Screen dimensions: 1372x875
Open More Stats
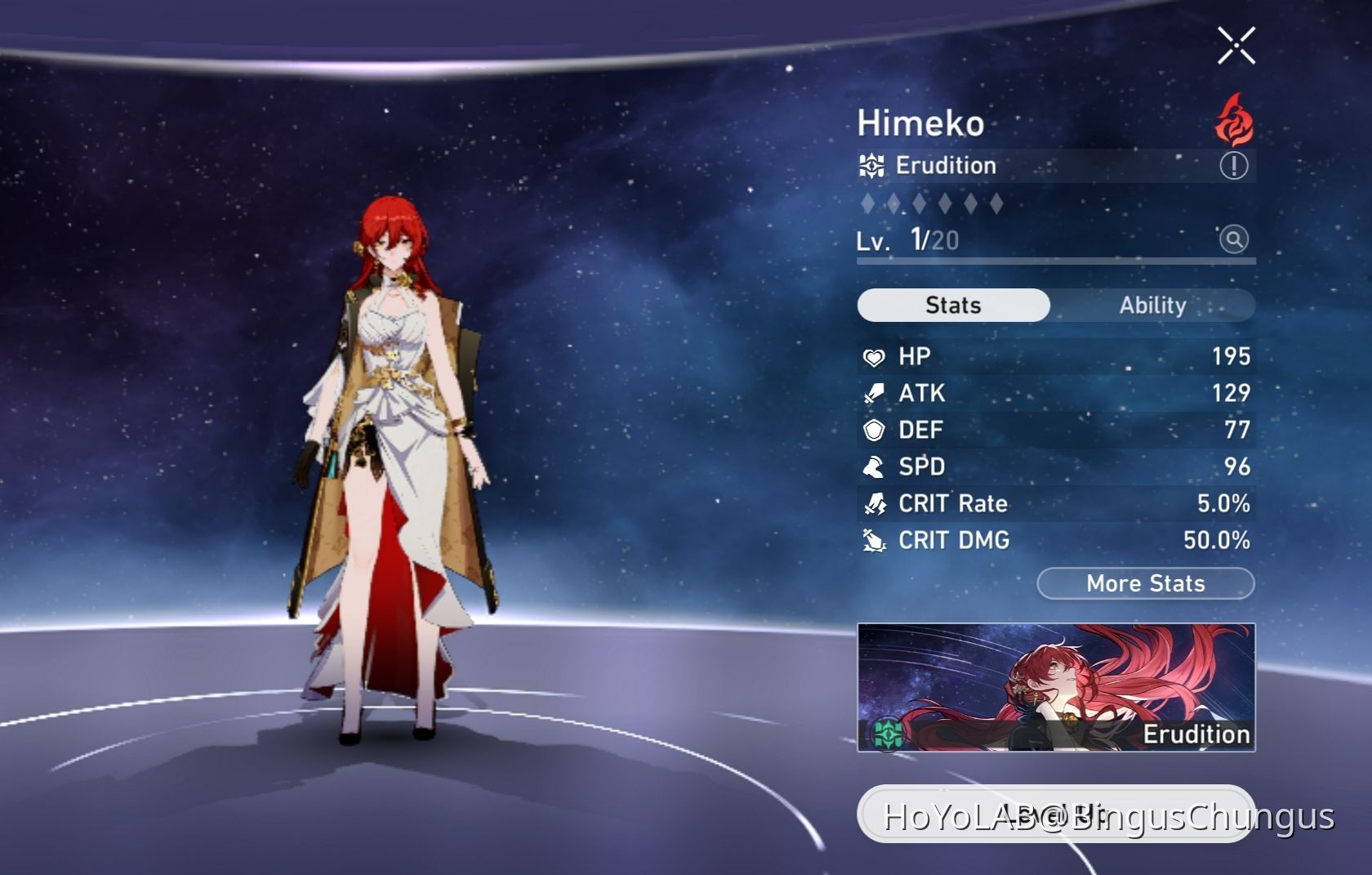(1146, 583)
